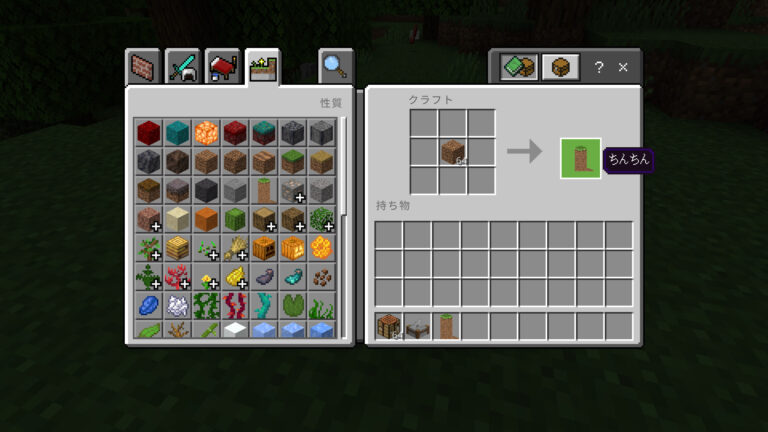Take the crafted output item from result slot
Image resolution: width=768 pixels, height=432 pixels.
581,158
